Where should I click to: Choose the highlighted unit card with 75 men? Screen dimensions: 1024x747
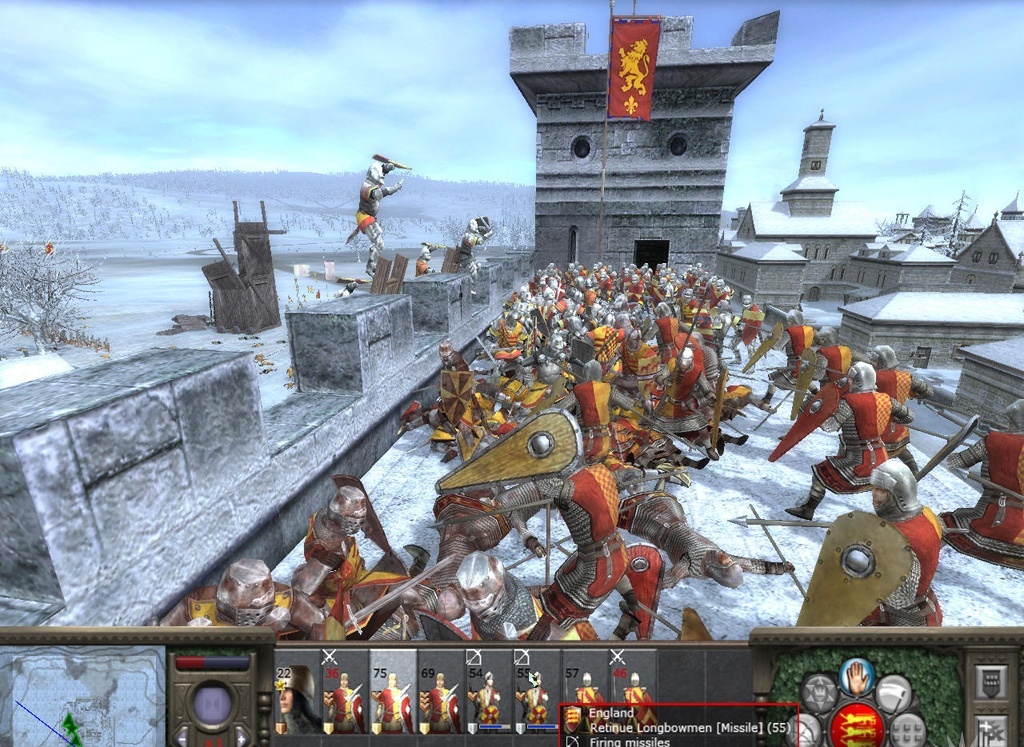pos(392,692)
